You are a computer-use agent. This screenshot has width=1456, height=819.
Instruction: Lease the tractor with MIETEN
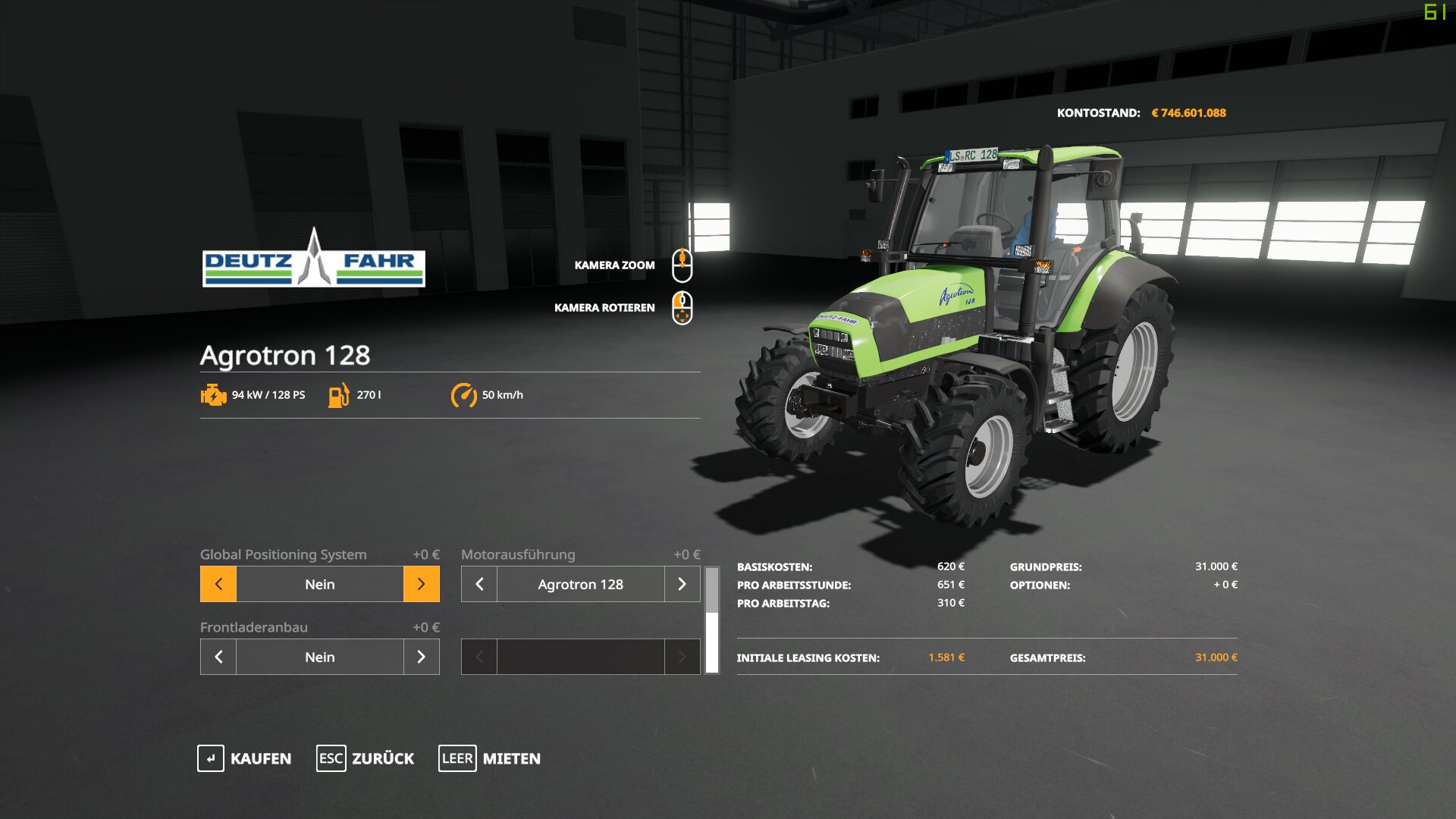pos(490,758)
